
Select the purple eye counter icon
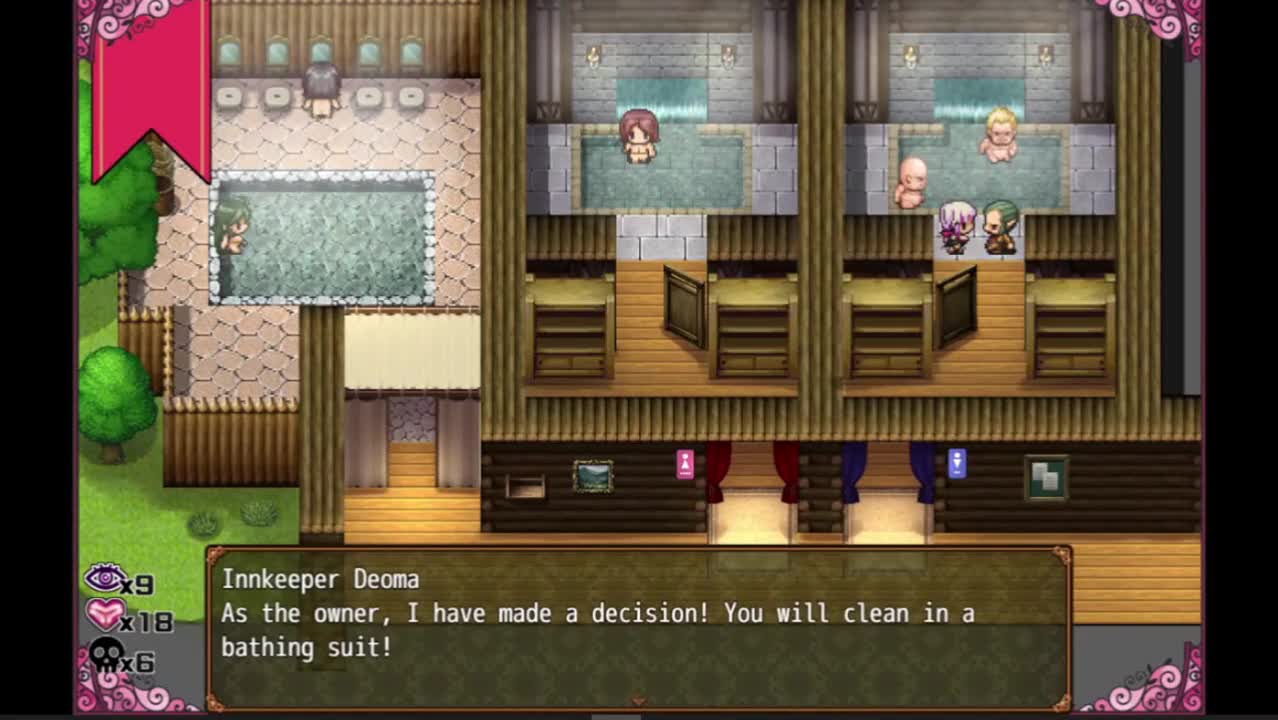[105, 579]
